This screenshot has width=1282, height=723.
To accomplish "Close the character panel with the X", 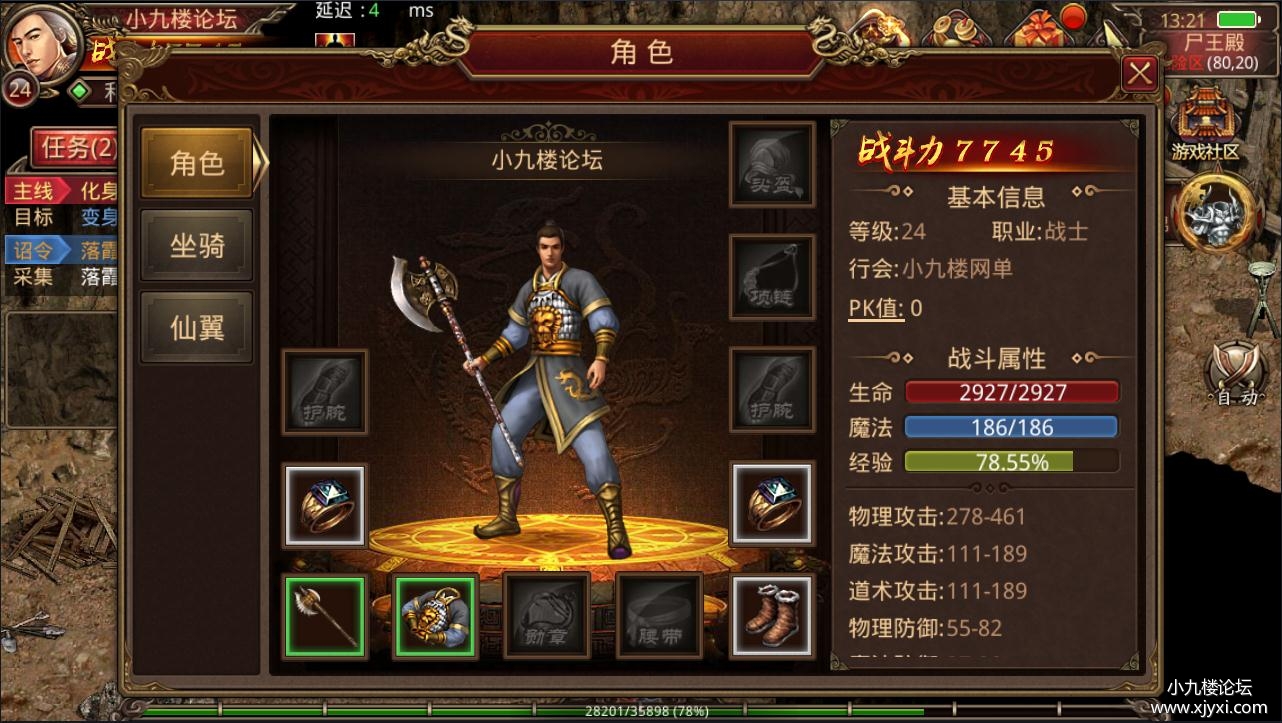I will [1139, 73].
